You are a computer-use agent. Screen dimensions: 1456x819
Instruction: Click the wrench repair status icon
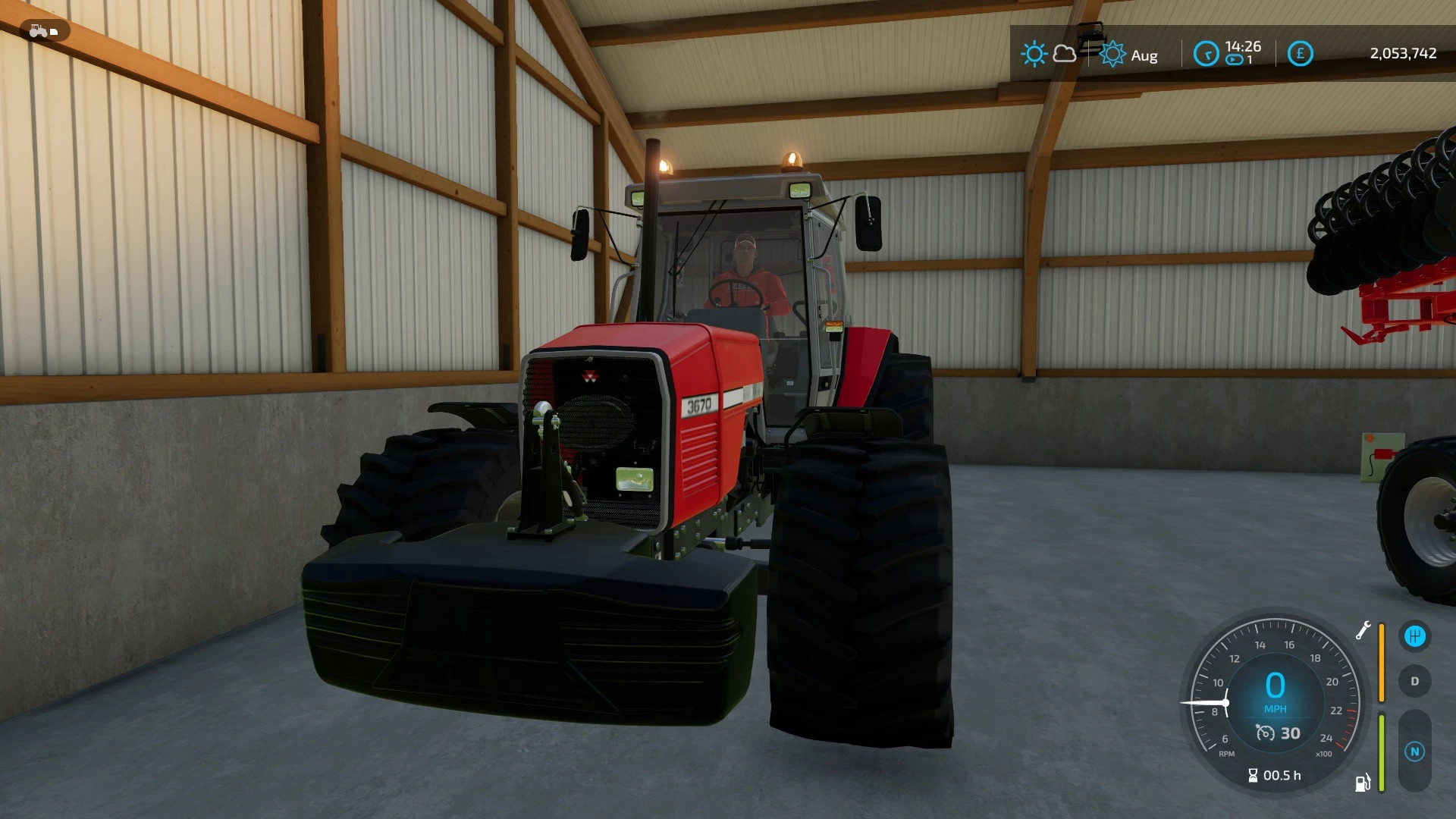tap(1364, 630)
